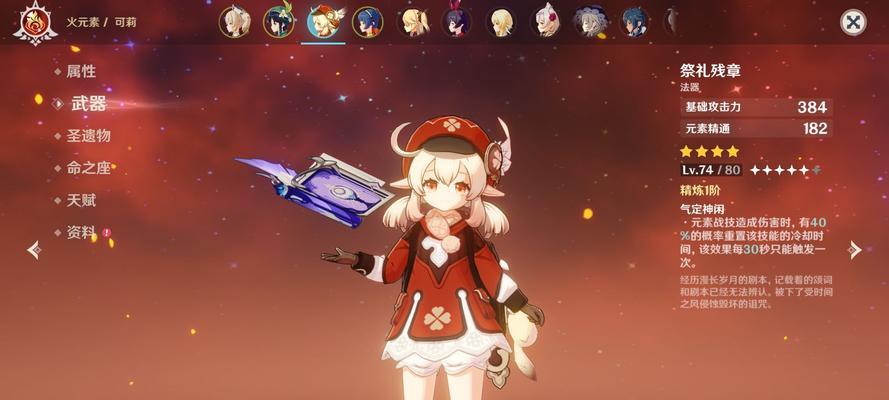Image resolution: width=889 pixels, height=400 pixels.
Task: Pick the white-haired portrait with red flower
Action: tap(546, 21)
